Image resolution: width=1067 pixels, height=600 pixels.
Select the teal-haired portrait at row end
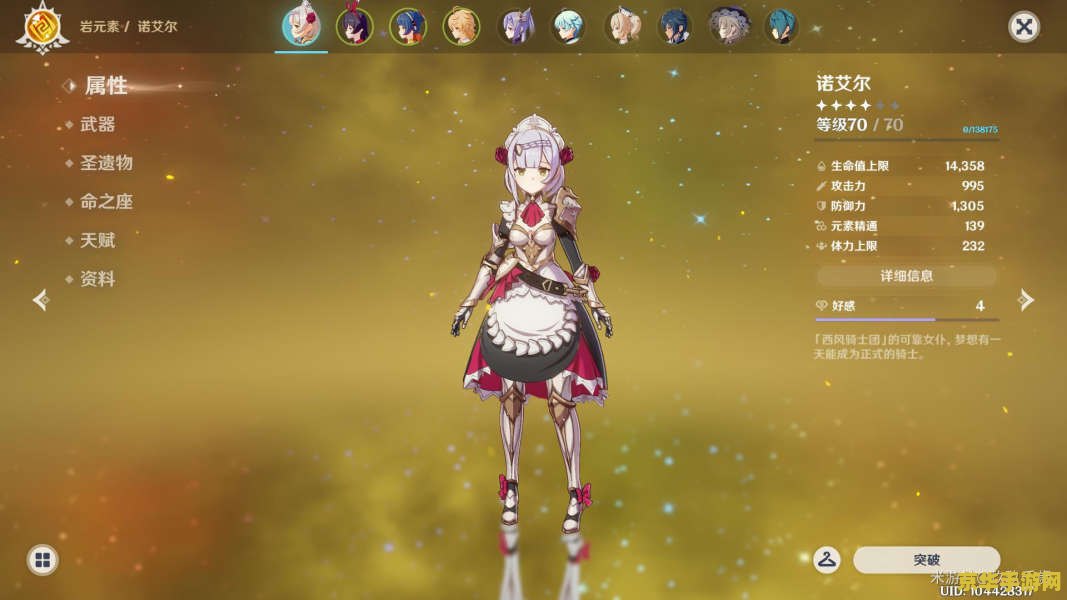tap(781, 27)
